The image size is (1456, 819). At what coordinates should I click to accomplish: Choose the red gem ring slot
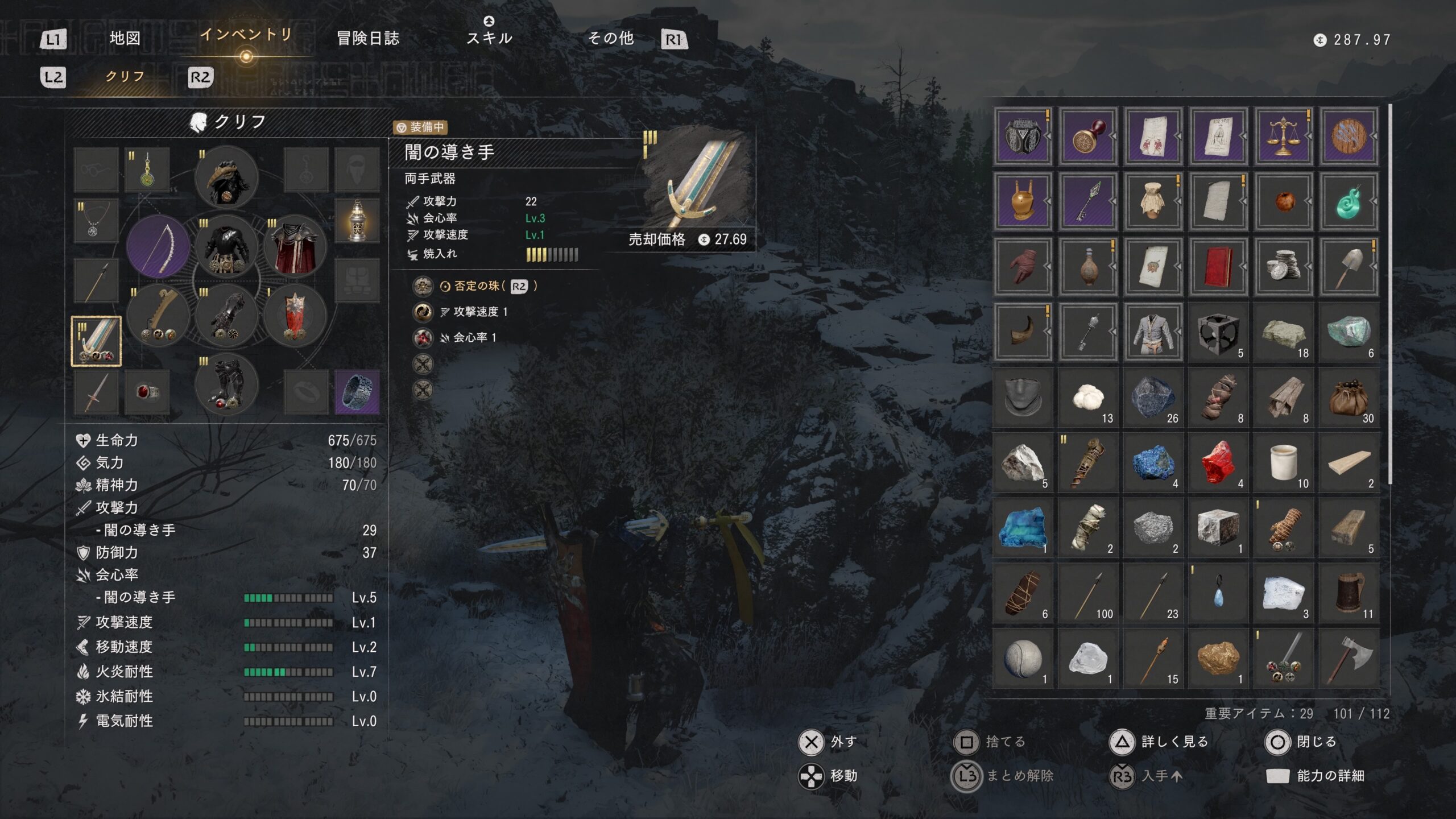(147, 391)
